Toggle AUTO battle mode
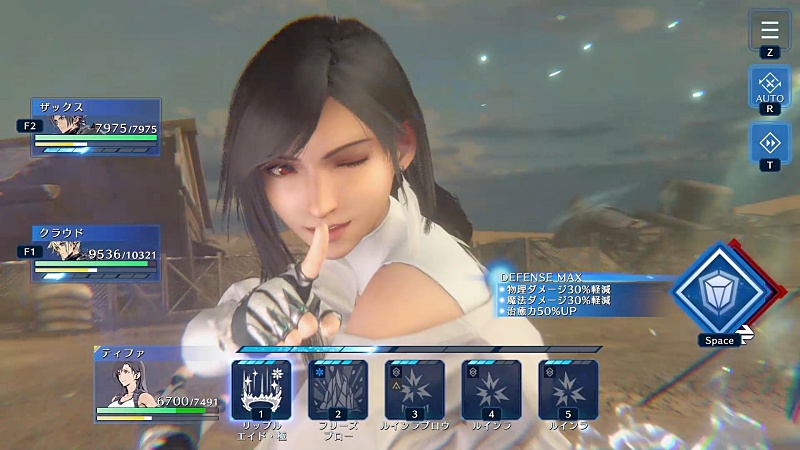Viewport: 800px width, 450px height. click(x=769, y=85)
